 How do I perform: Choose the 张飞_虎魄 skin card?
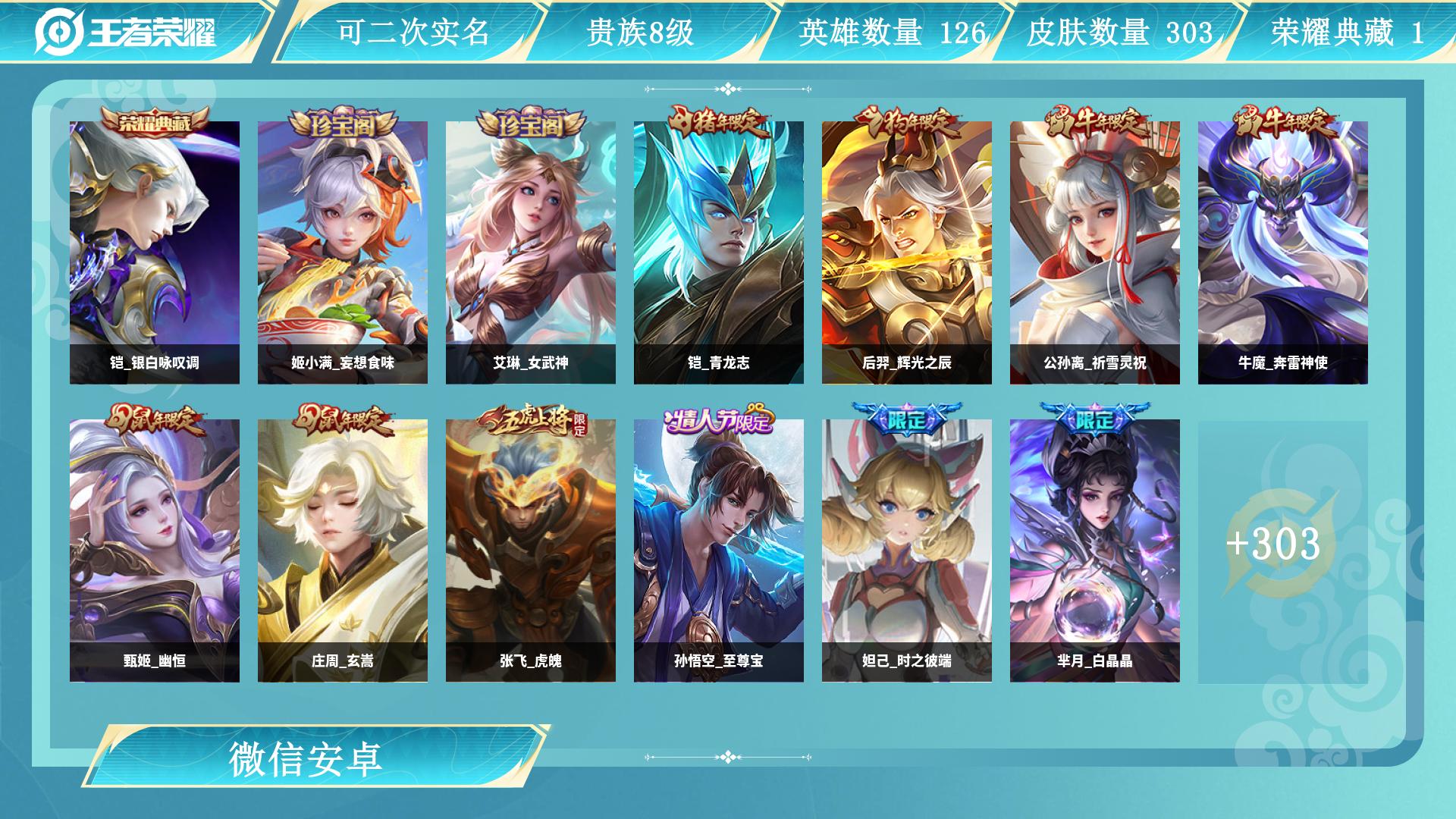(531, 551)
